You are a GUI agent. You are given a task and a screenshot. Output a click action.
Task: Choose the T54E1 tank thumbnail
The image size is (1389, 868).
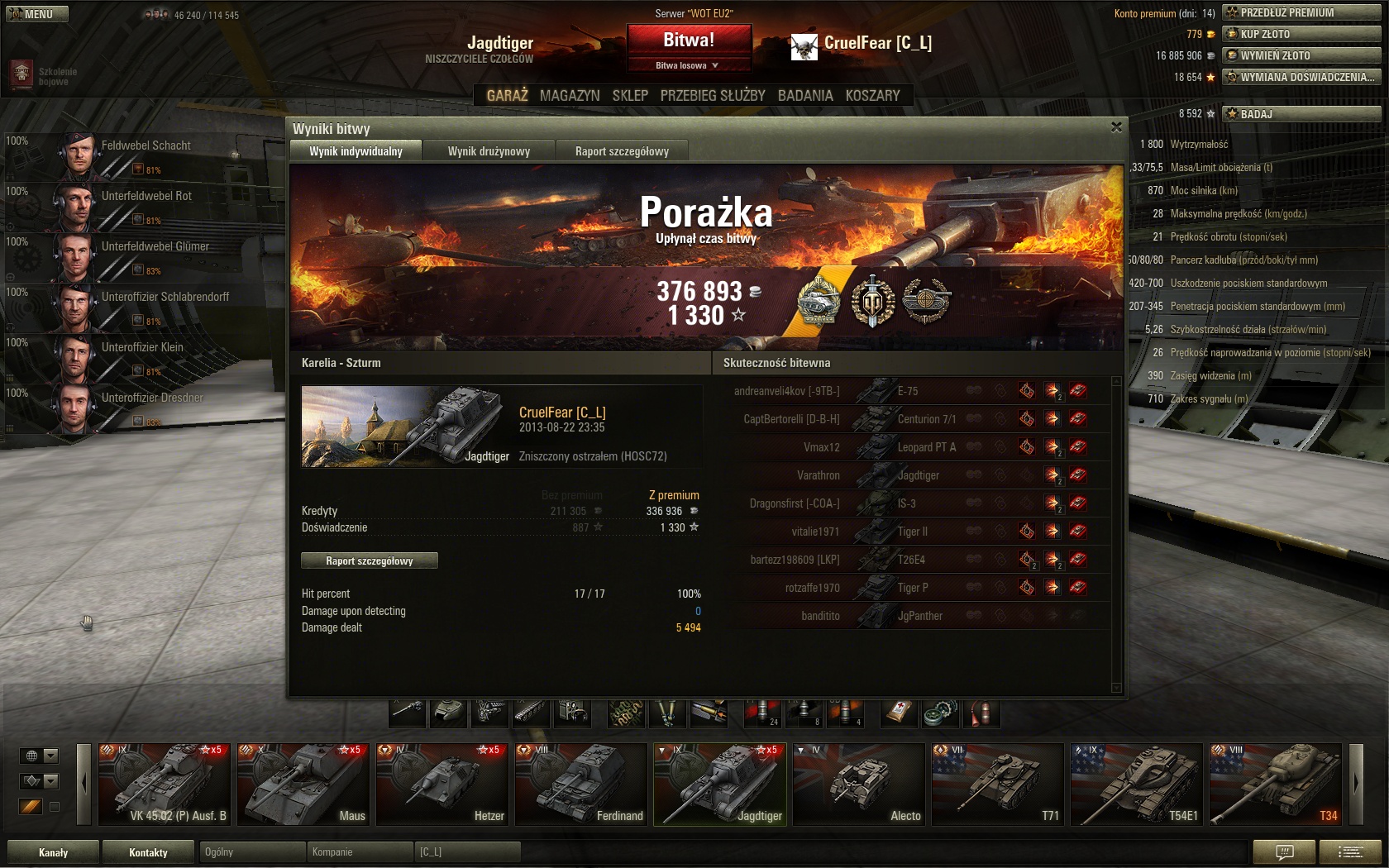[1137, 785]
